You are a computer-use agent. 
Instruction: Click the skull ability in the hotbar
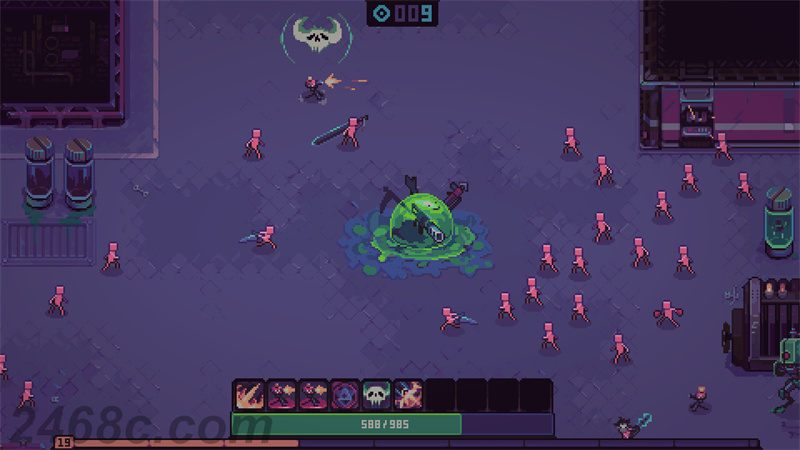(376, 396)
